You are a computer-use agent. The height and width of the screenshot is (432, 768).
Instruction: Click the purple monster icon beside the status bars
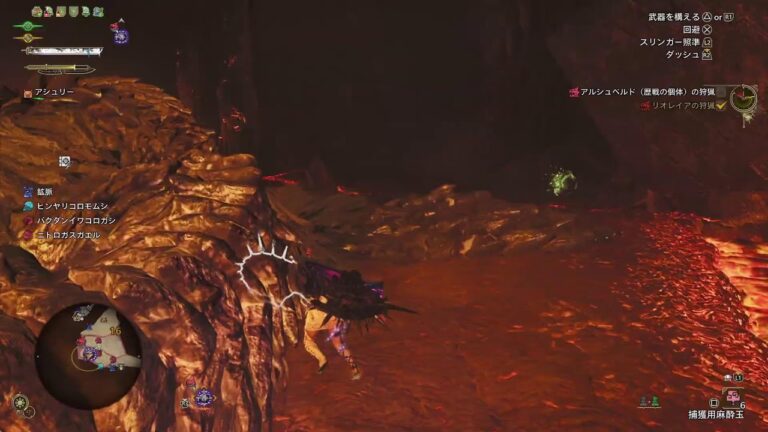[121, 35]
